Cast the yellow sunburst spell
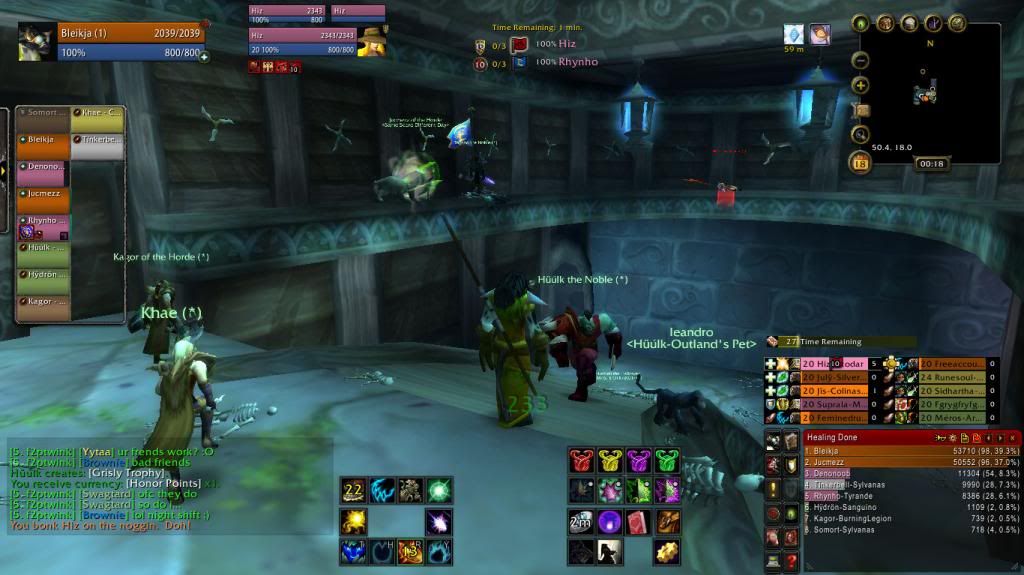1024x575 pixels. (353, 520)
